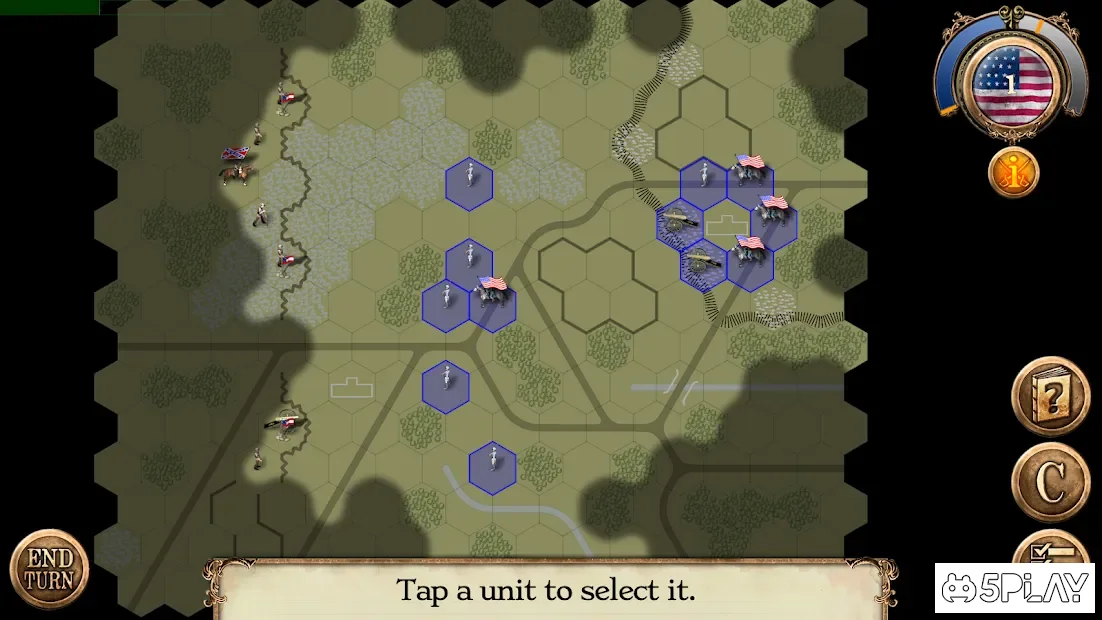Click the round C button
This screenshot has width=1102, height=620.
click(x=1049, y=482)
